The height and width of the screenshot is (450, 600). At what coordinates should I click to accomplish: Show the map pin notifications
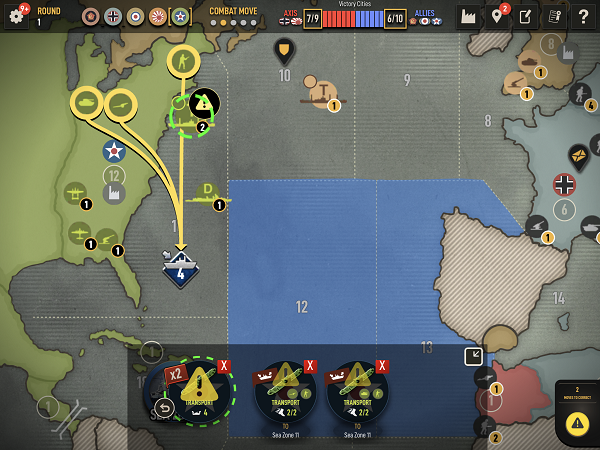[x=497, y=16]
